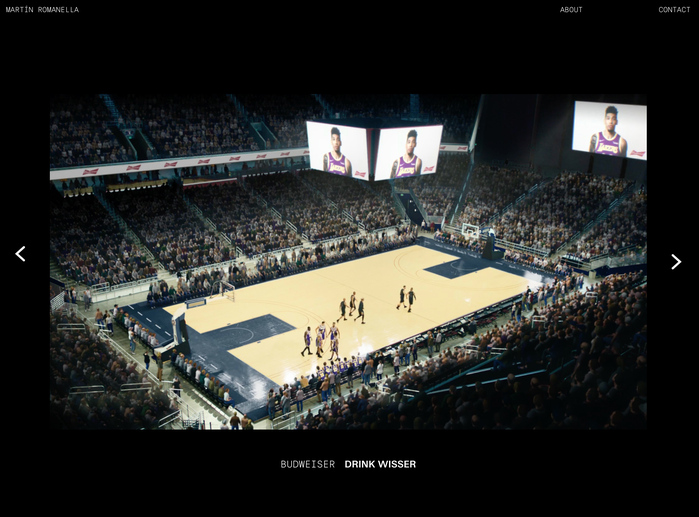Show the next slide with right arrow

(676, 262)
